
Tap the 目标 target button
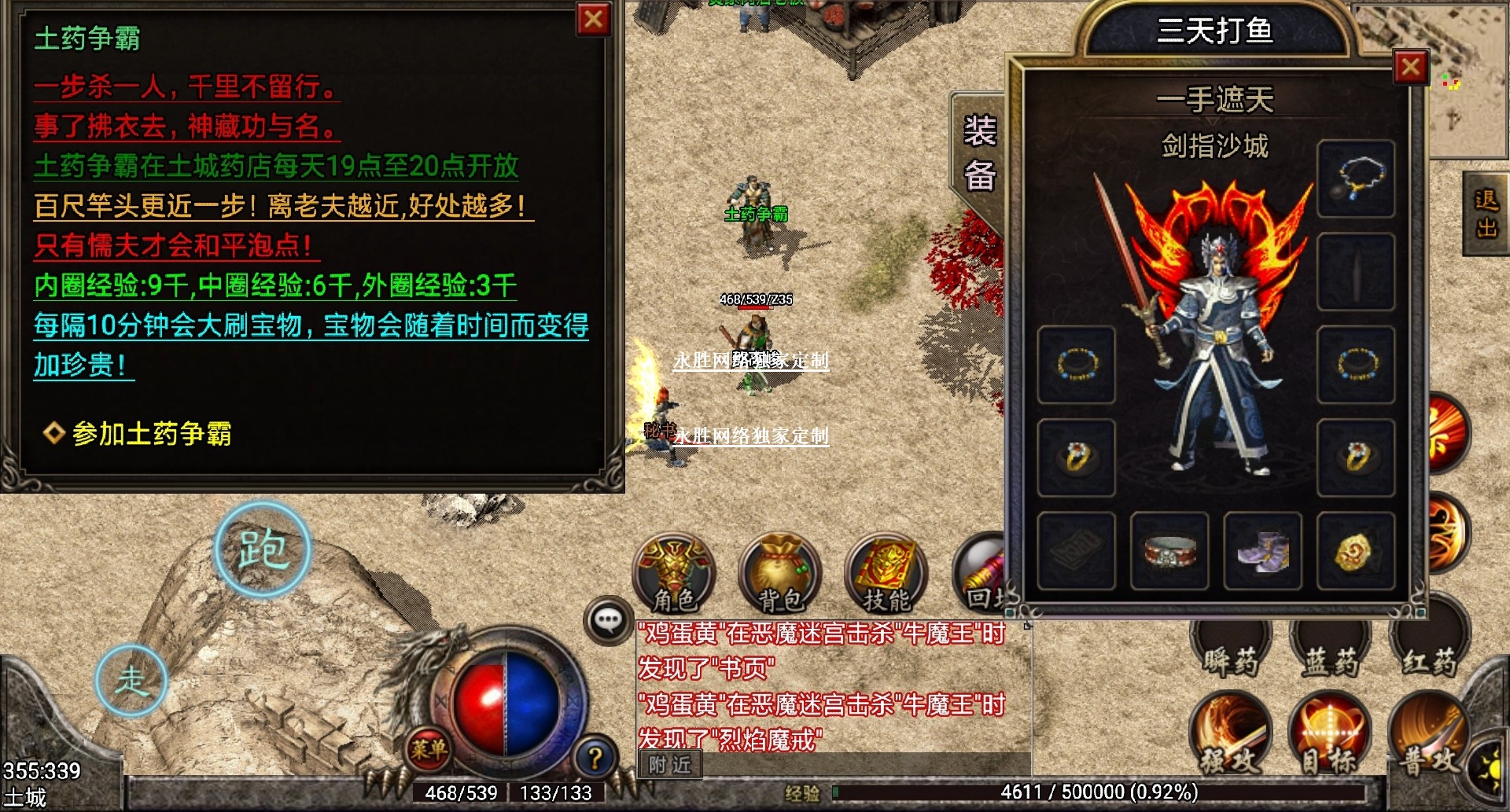tap(1329, 737)
